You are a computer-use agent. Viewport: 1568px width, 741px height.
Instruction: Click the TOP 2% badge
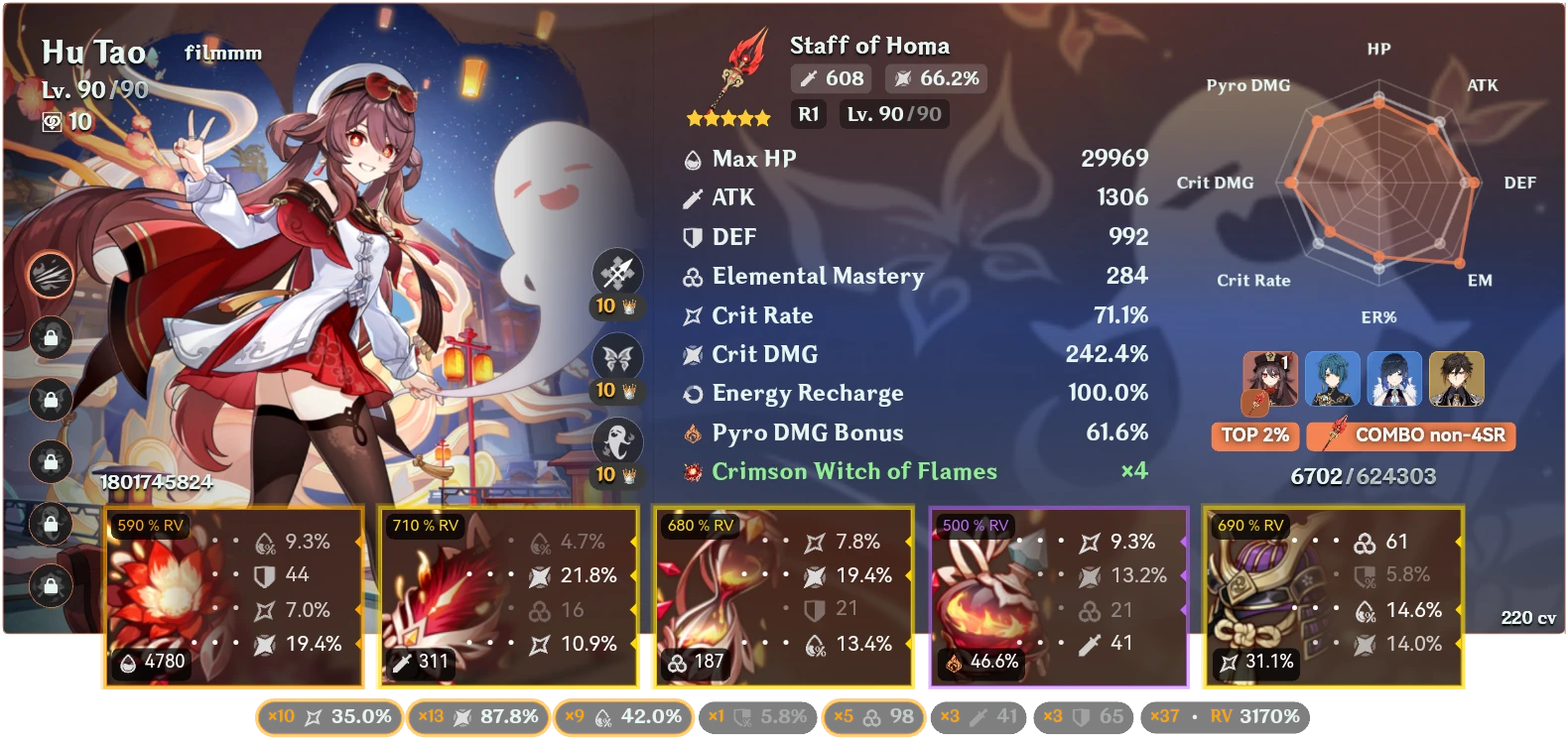1253,435
